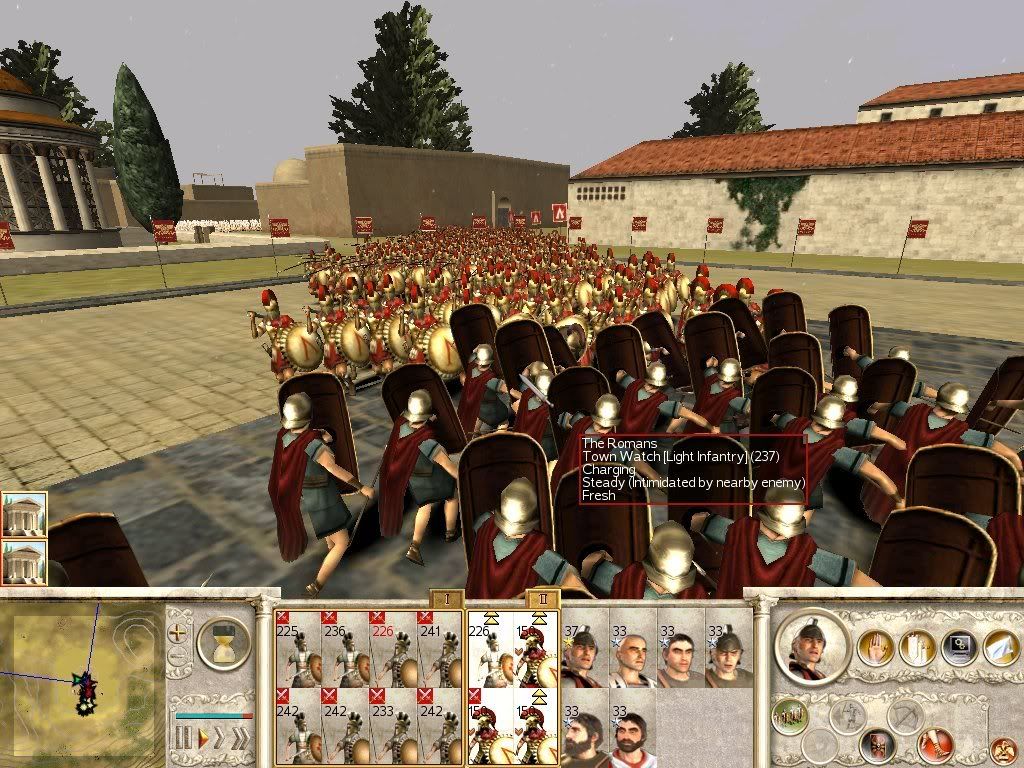The image size is (1024, 768).
Task: Click the hourglass battle timer button
Action: tap(223, 643)
